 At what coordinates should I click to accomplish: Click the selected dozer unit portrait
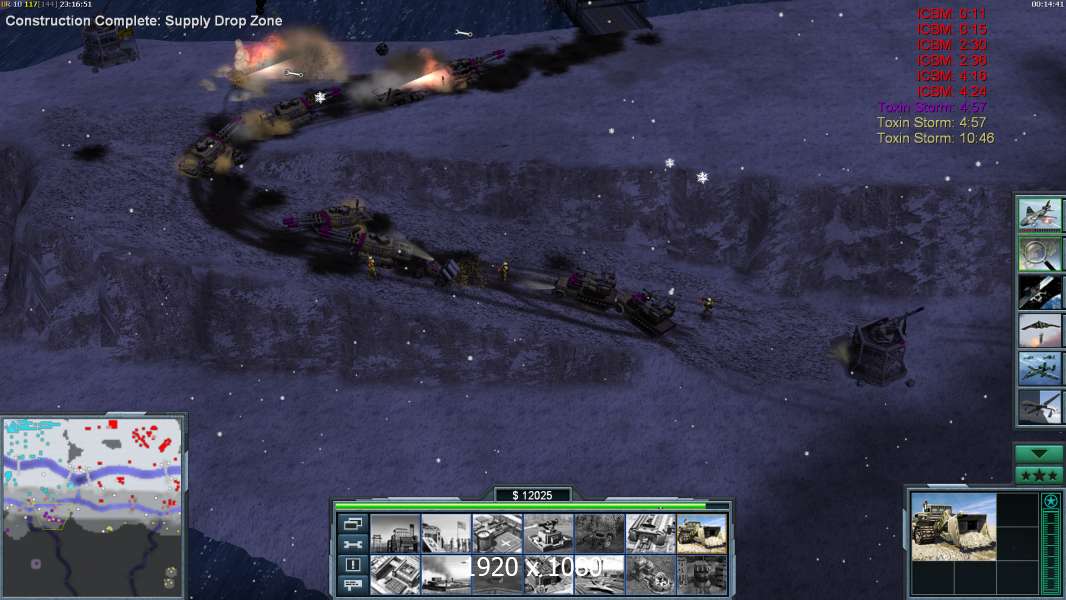pyautogui.click(x=954, y=526)
